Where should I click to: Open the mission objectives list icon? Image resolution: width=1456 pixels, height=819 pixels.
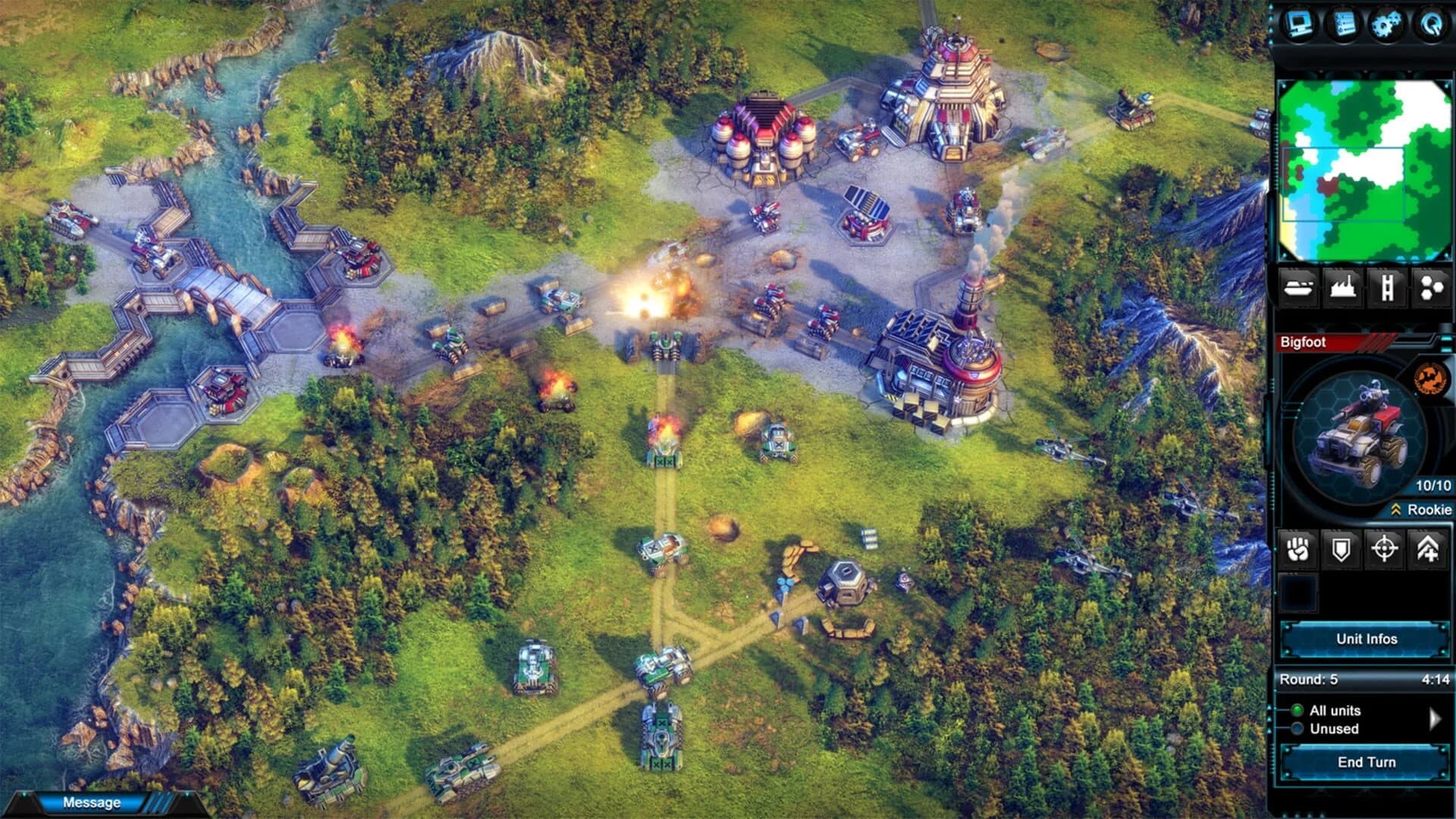[1345, 23]
